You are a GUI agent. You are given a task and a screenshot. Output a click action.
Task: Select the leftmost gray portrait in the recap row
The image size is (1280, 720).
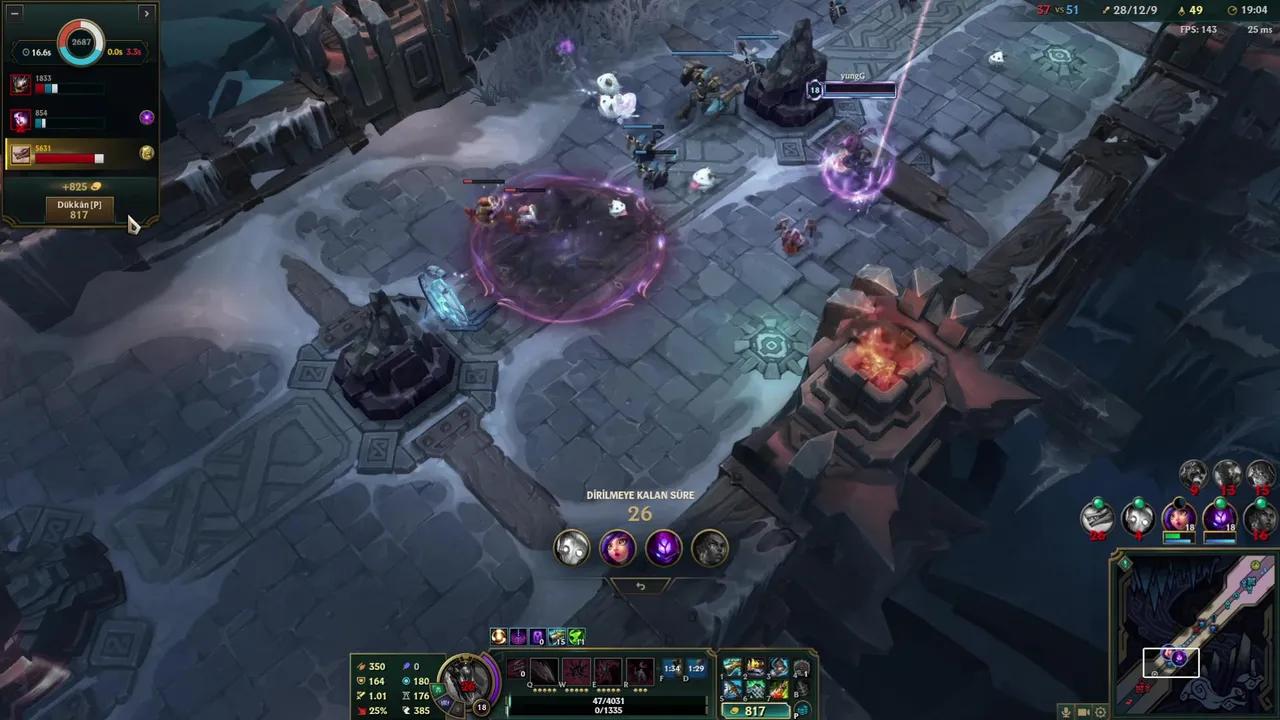570,548
